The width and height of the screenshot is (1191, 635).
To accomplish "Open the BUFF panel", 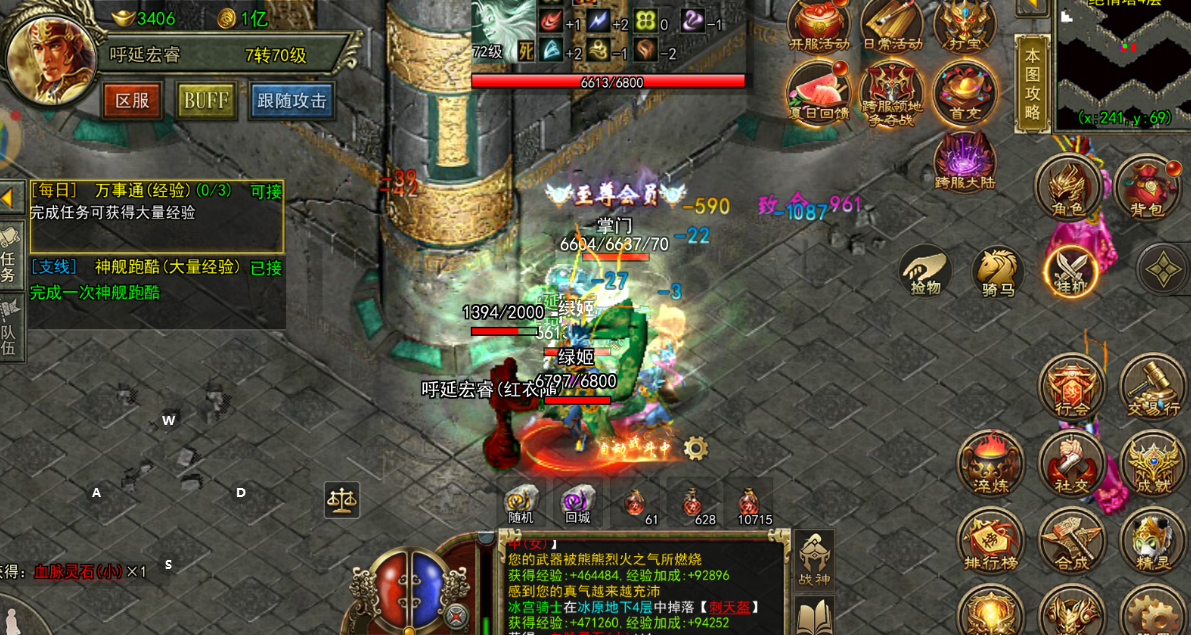I will [x=206, y=101].
